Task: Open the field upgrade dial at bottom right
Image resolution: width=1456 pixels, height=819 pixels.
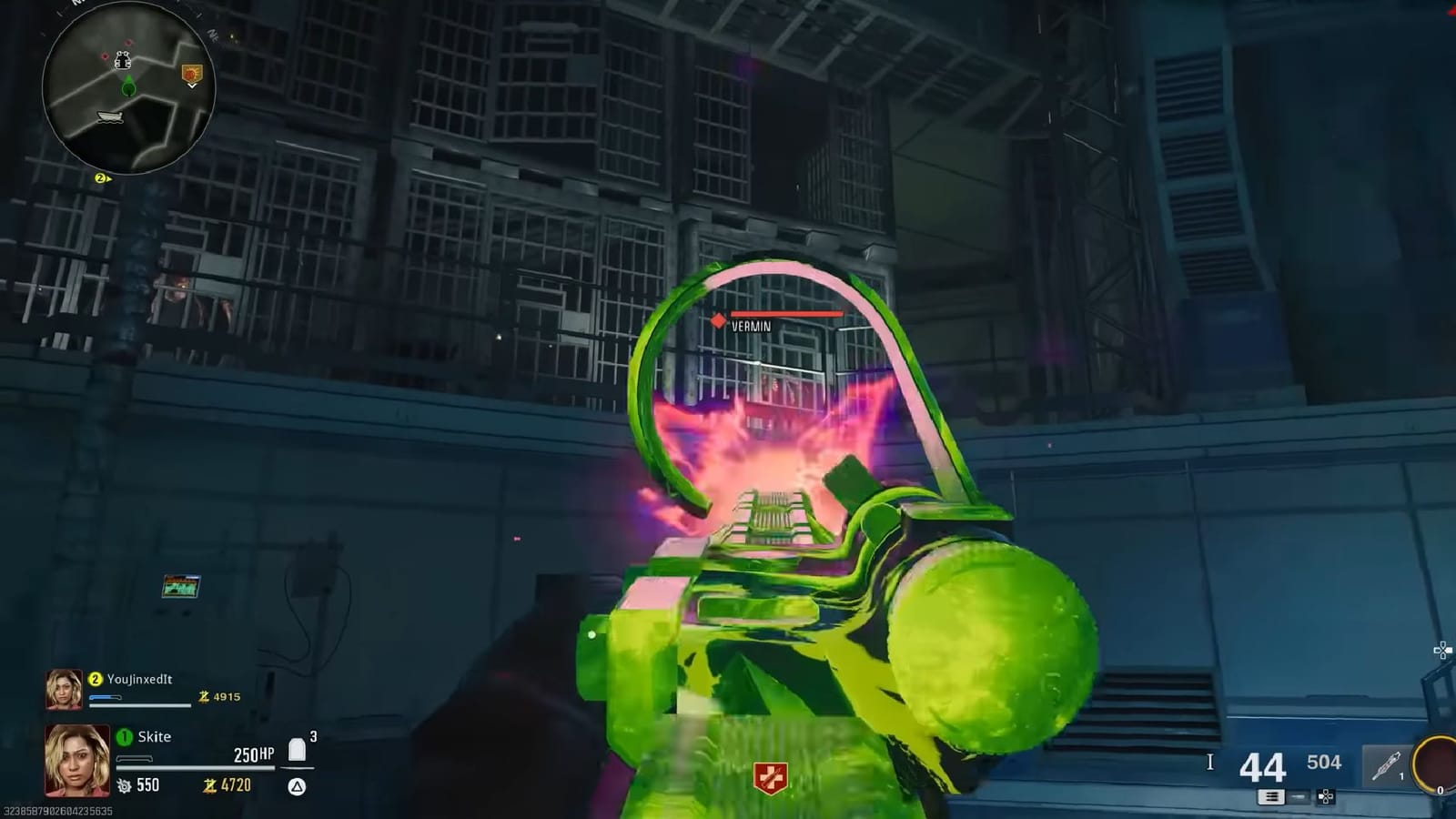Action: point(1436,763)
